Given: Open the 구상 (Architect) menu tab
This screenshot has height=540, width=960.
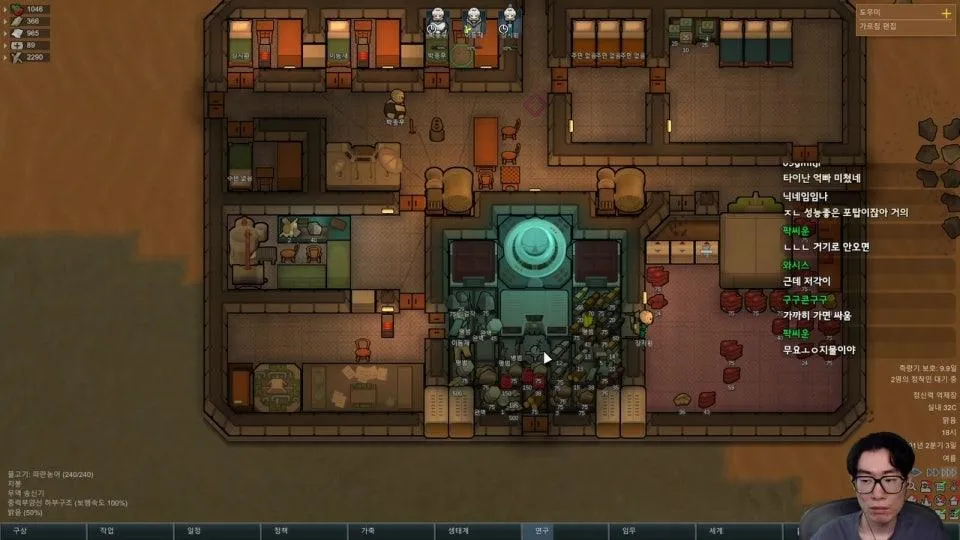Looking at the screenshot, I should tap(20, 531).
